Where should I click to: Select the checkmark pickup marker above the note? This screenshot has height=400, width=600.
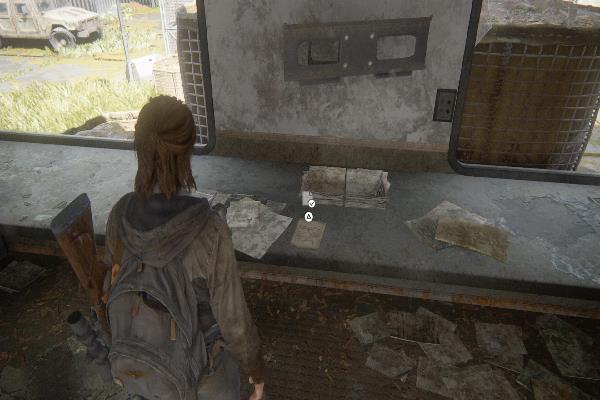(x=312, y=203)
